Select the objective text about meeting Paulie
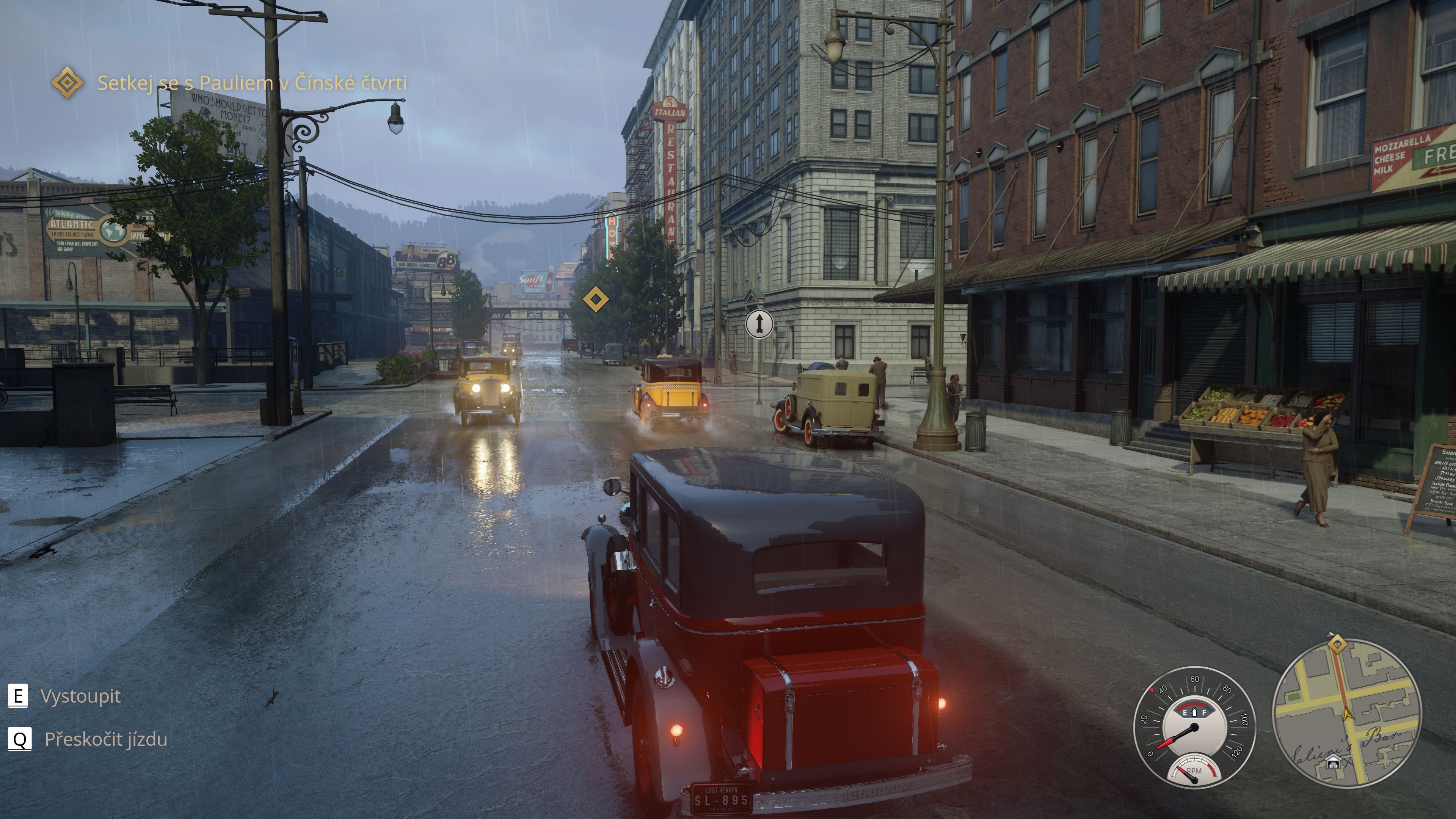The height and width of the screenshot is (819, 1456). click(252, 83)
